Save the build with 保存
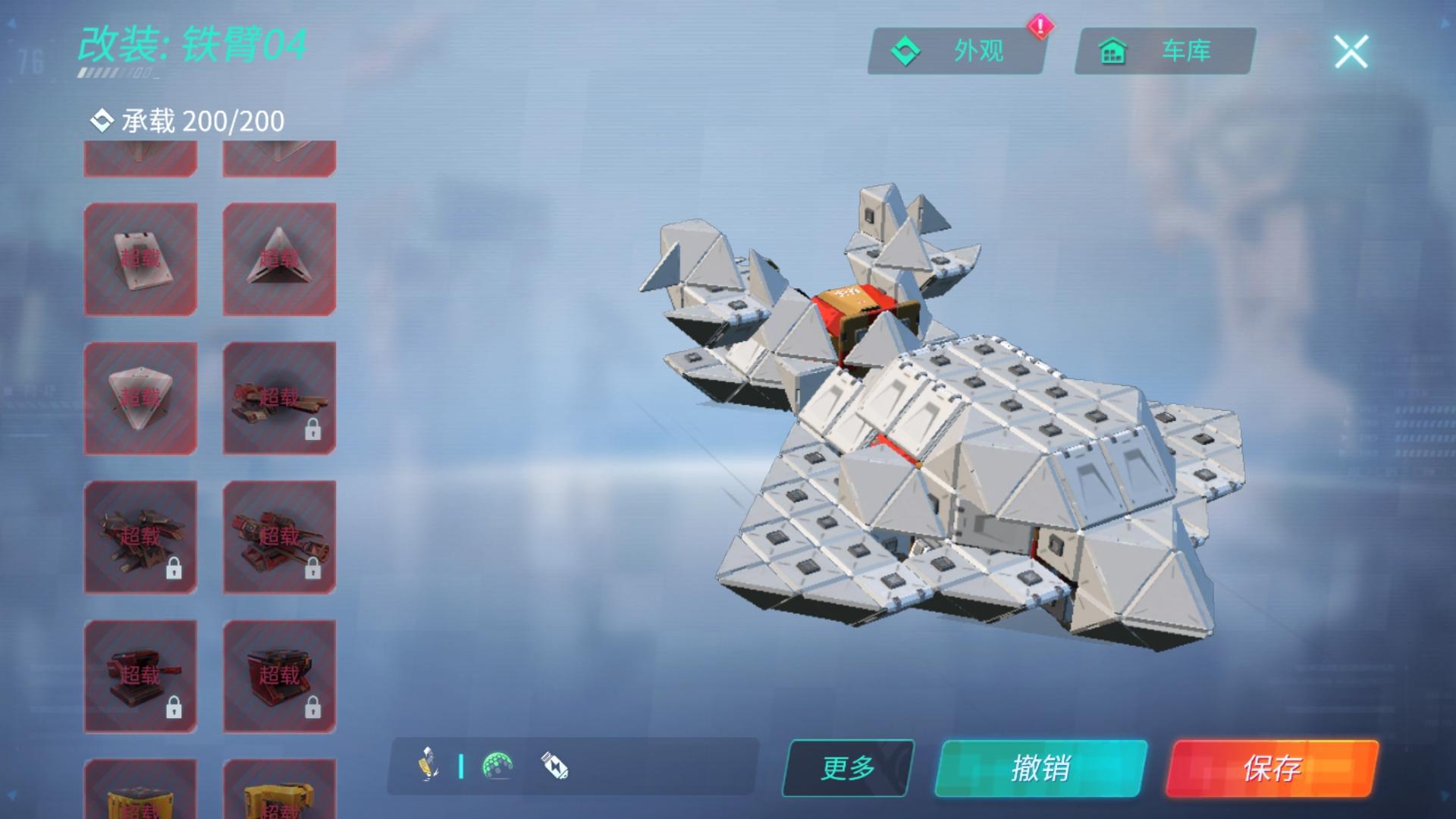The width and height of the screenshot is (1456, 819). point(1272,768)
